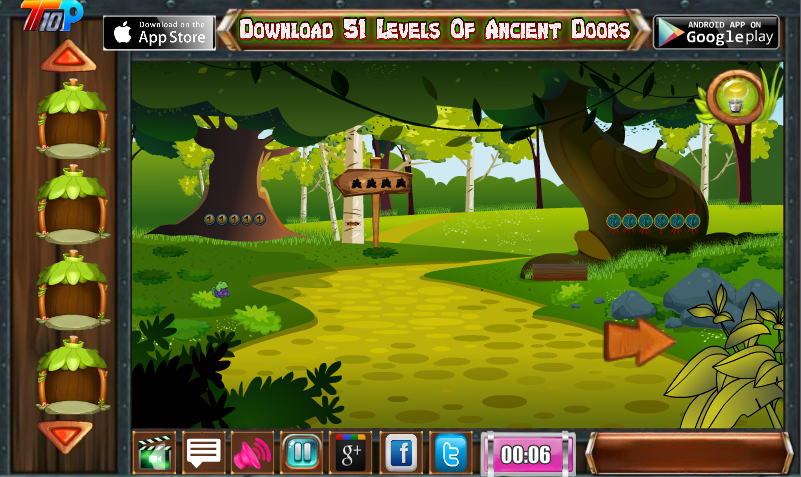Viewport: 801px width, 477px height.
Task: Go to the next scene with the orange arrow
Action: point(638,342)
